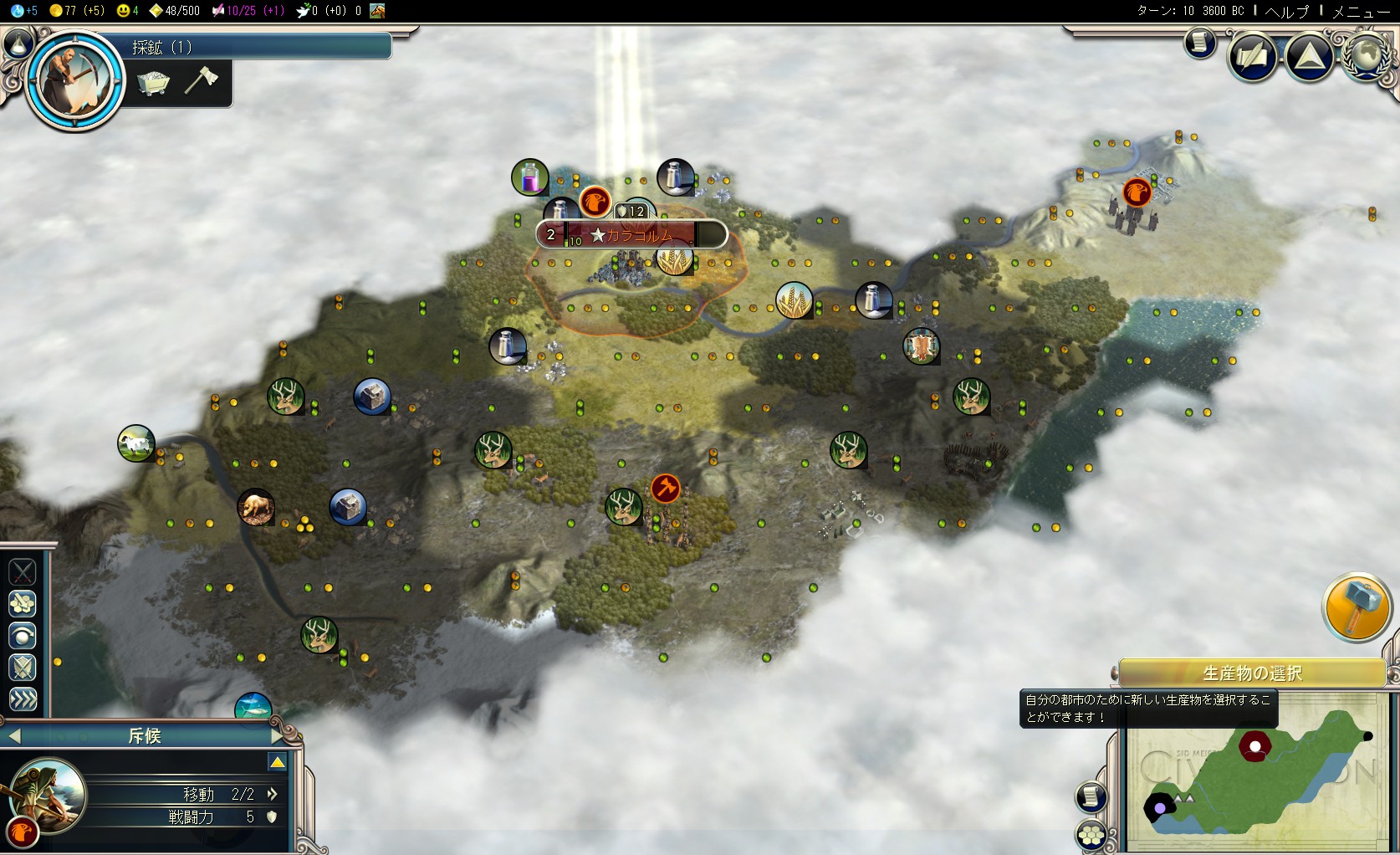Select the next unit with right arrow
Image resolution: width=1400 pixels, height=855 pixels.
pos(278,736)
